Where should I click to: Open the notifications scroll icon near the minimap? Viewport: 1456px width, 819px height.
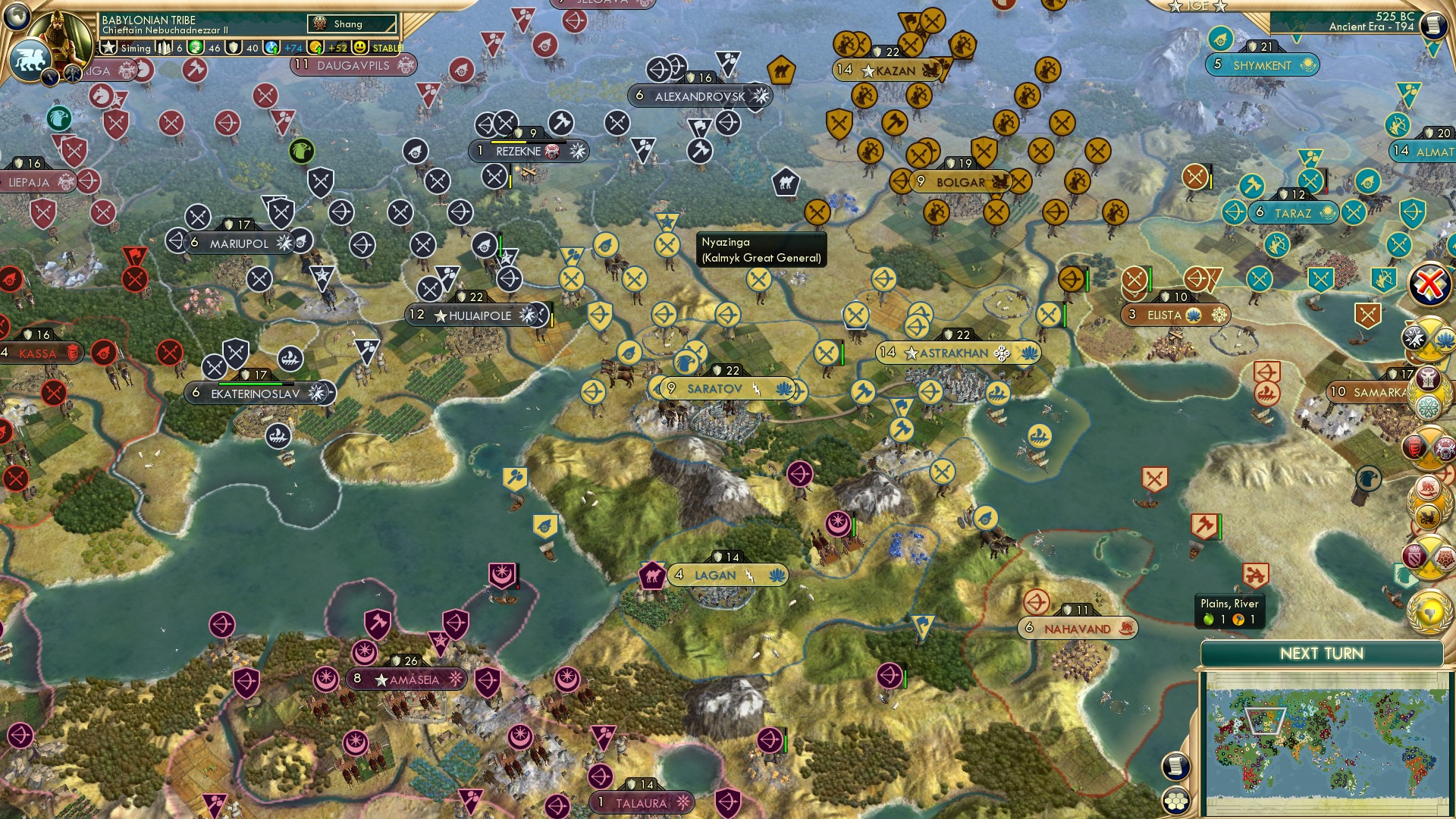click(1175, 766)
